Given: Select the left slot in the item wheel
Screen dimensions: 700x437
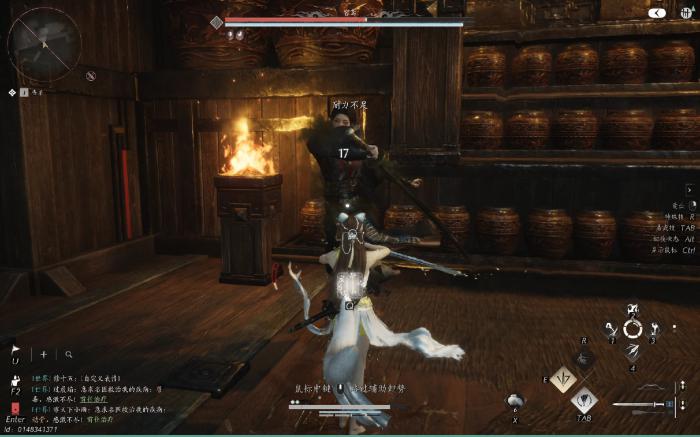Looking at the screenshot, I should pos(610,329).
